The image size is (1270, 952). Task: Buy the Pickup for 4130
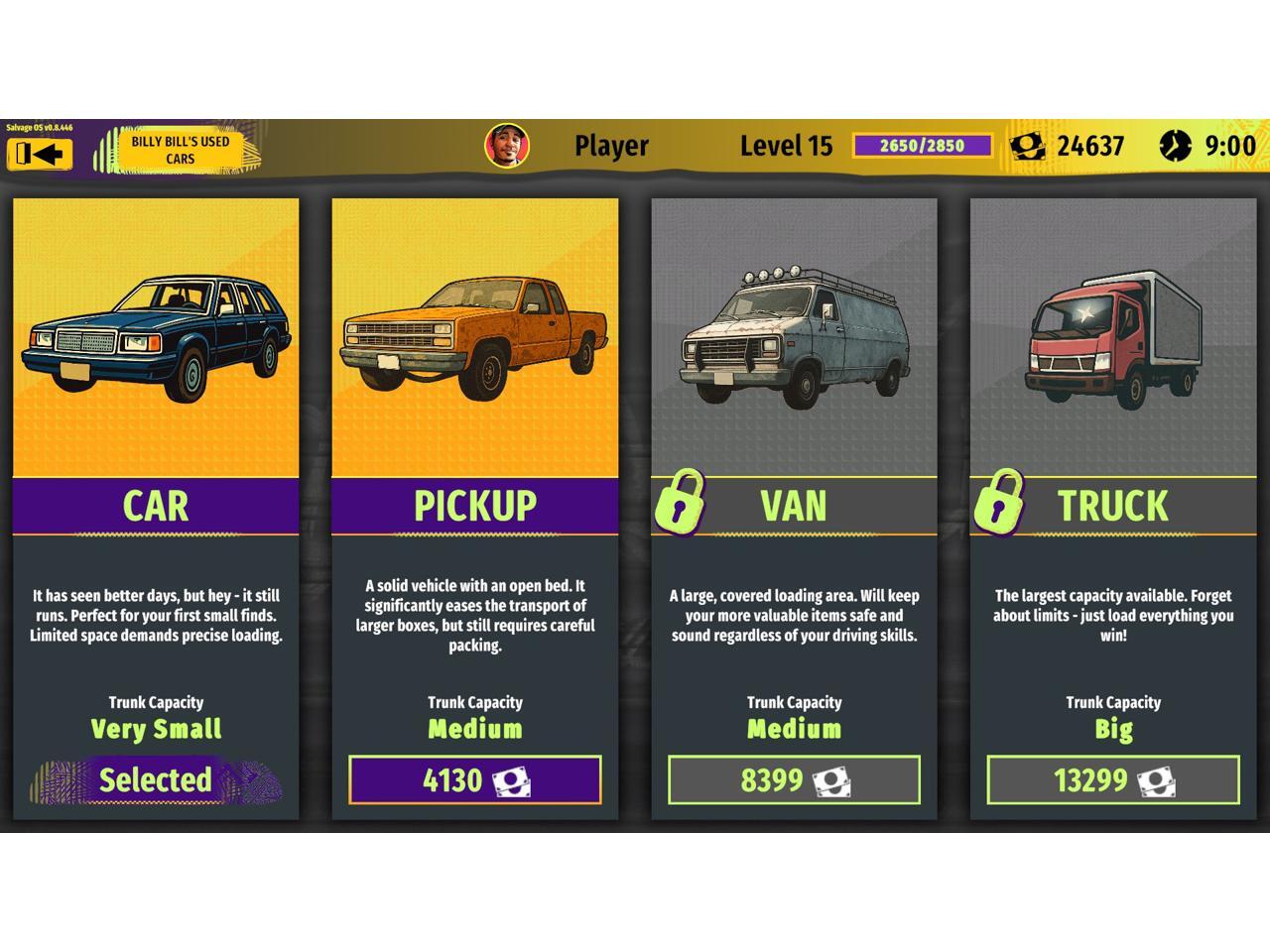coord(474,780)
